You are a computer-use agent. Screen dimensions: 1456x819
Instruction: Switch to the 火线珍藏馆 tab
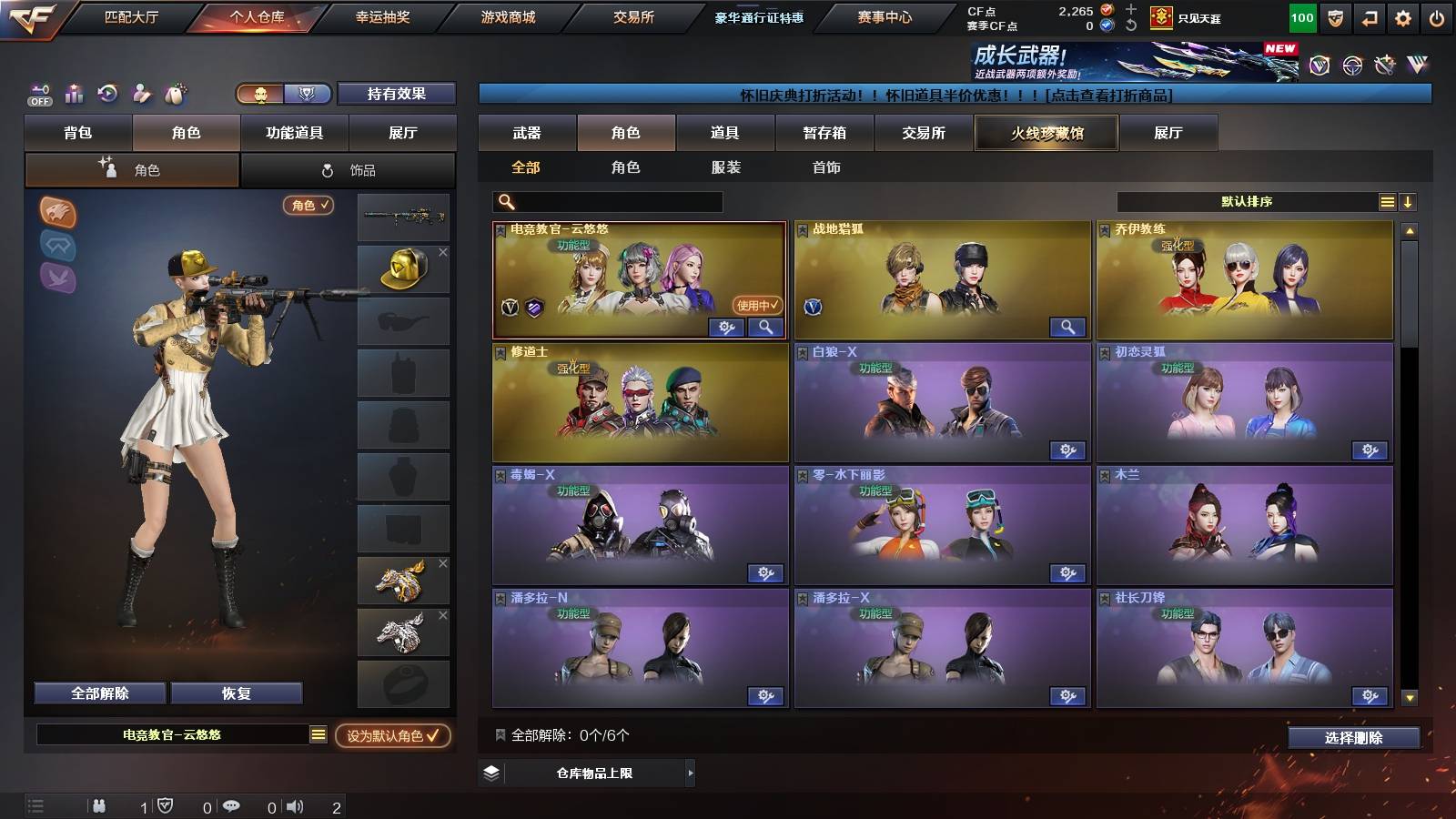click(x=1045, y=133)
